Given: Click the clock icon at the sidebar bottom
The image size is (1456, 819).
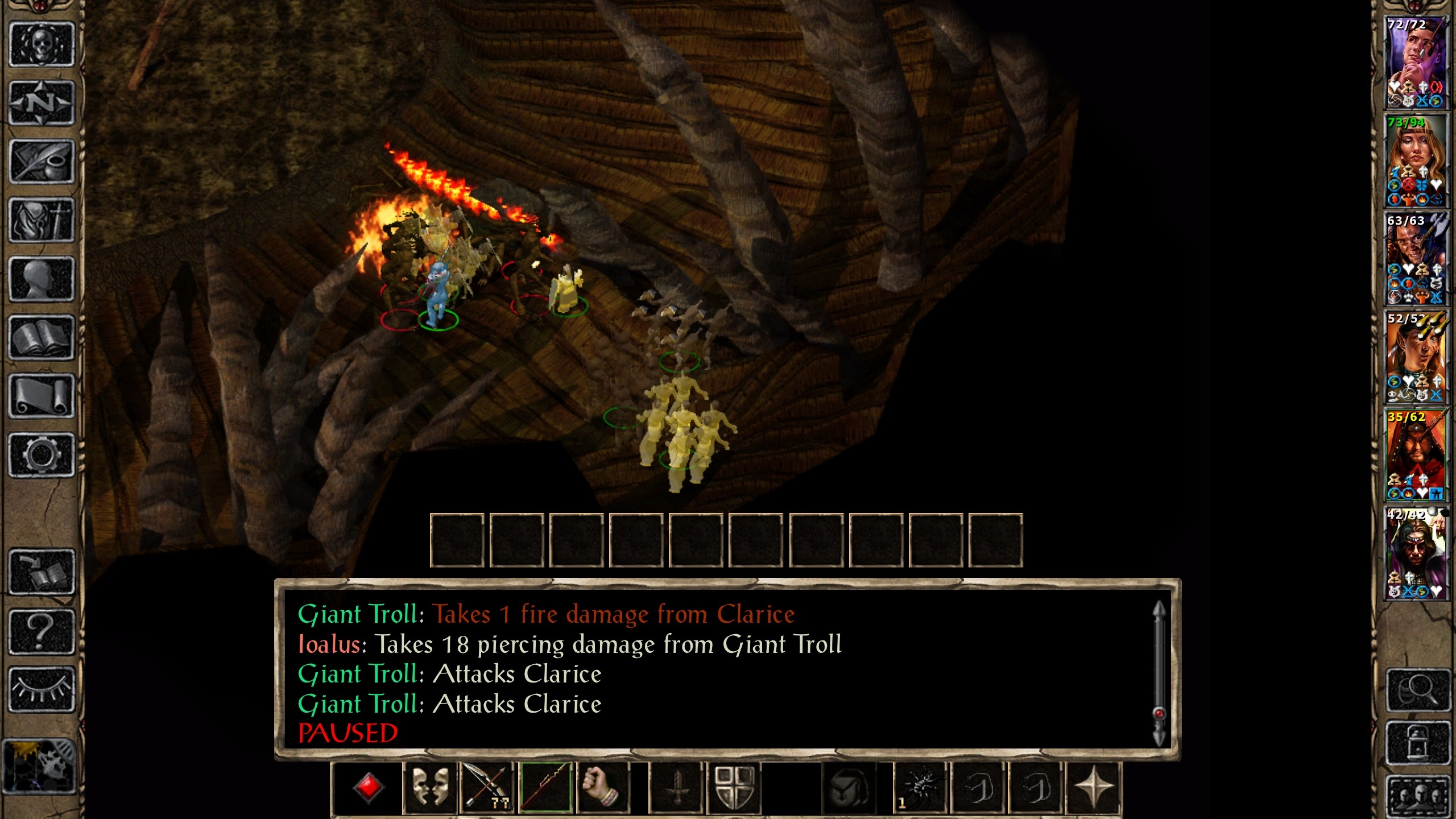Looking at the screenshot, I should pyautogui.click(x=39, y=766).
